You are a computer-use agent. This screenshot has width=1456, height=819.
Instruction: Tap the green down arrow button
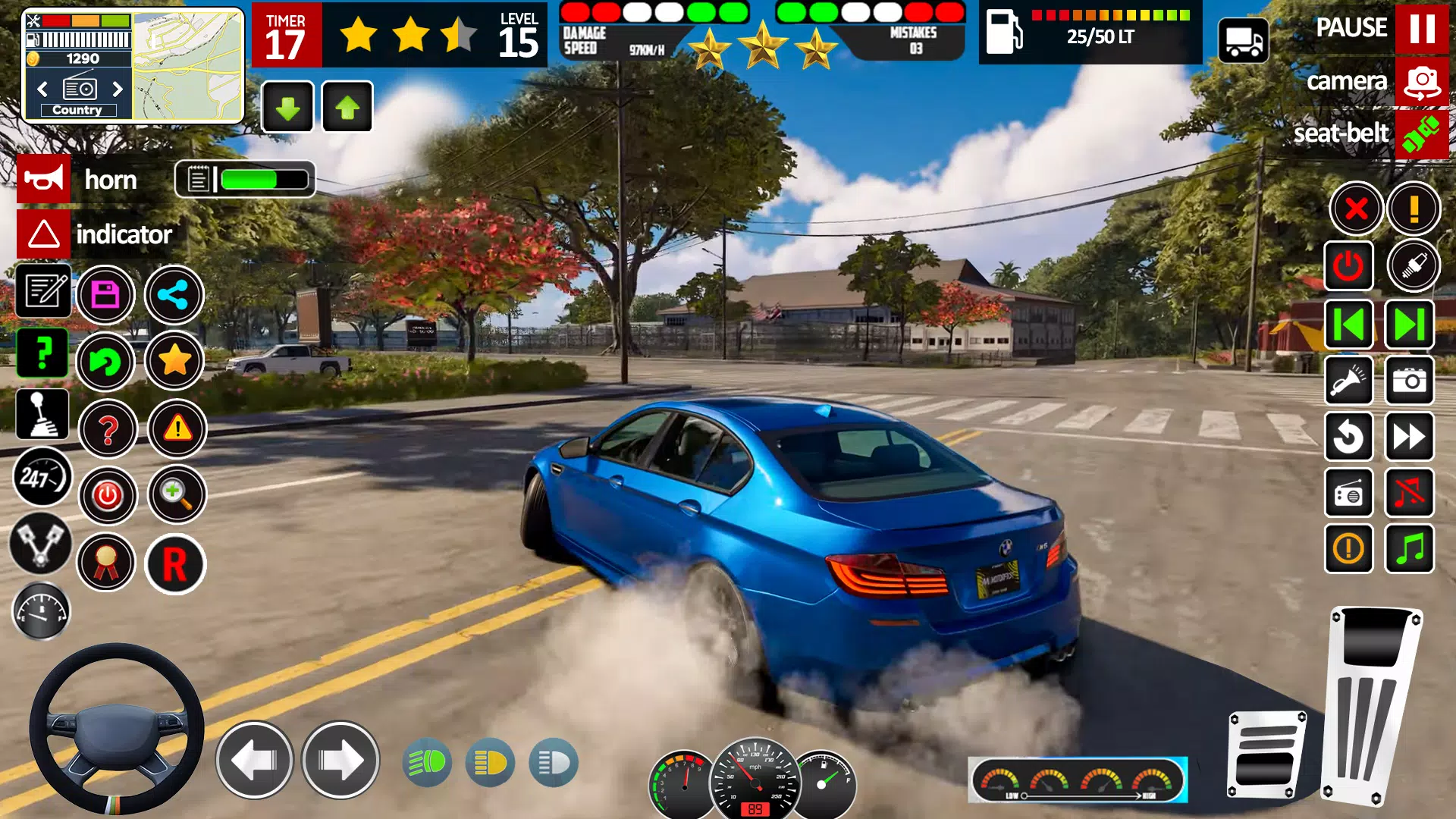tap(287, 108)
